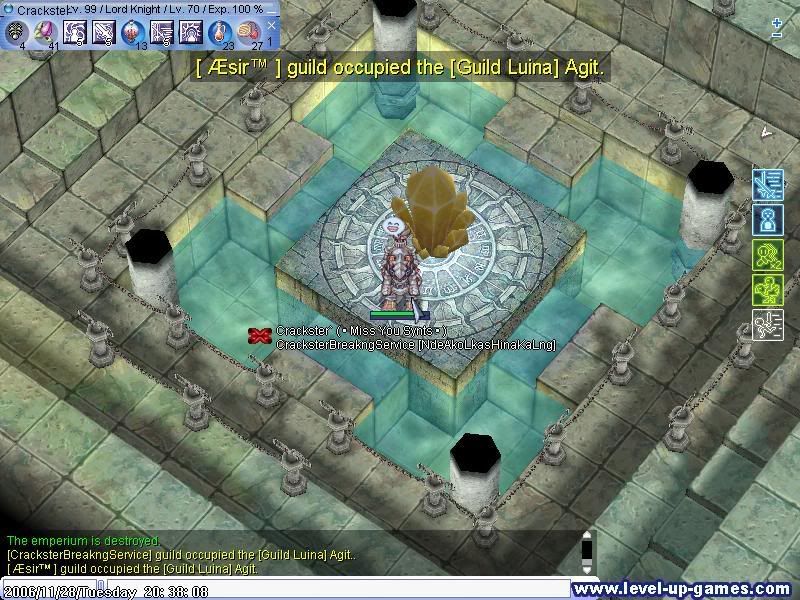The height and width of the screenshot is (600, 800).
Task: Activate the red potion flask in blue orb
Action: (x=132, y=32)
